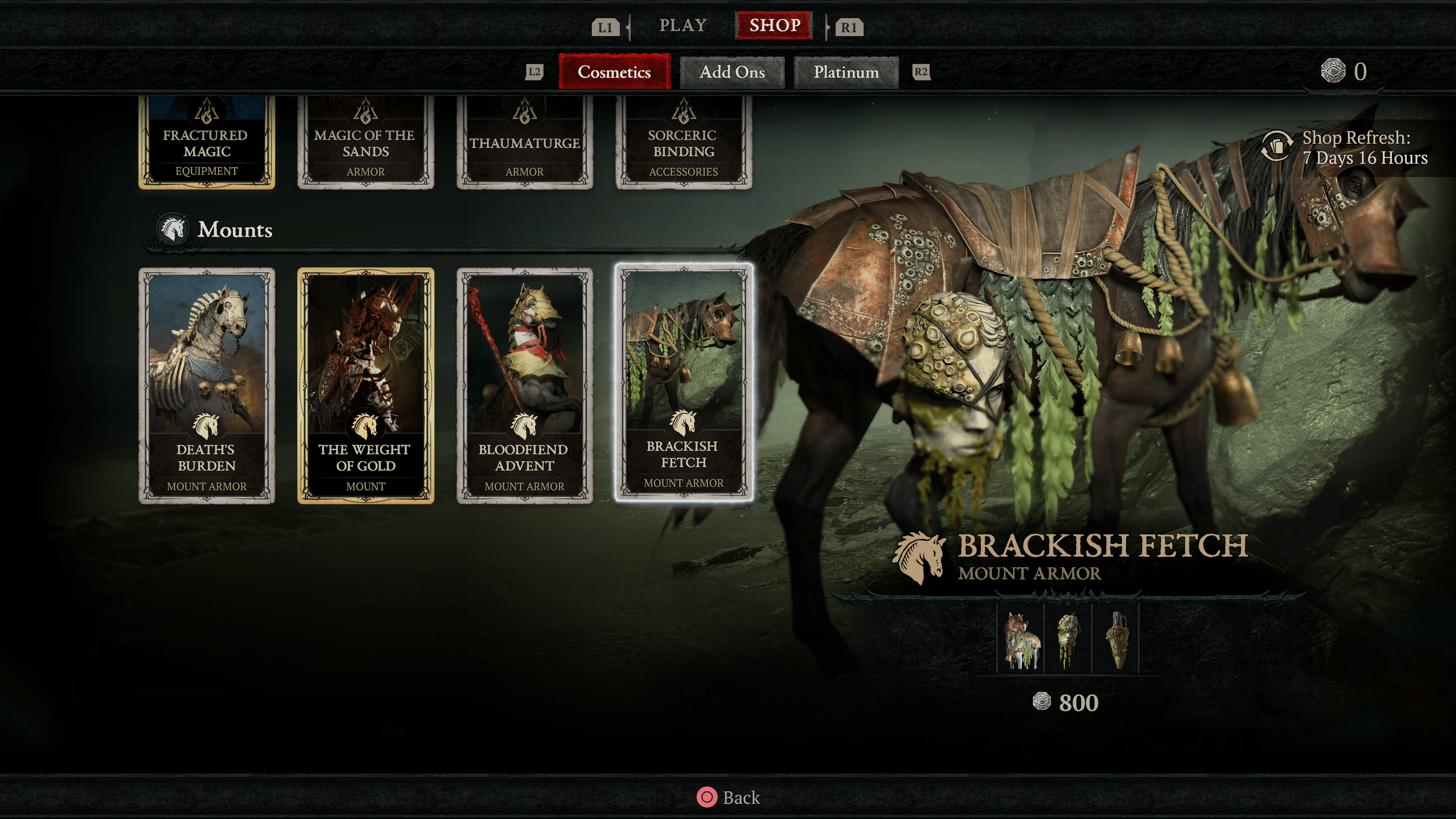The width and height of the screenshot is (1456, 819).
Task: Choose the Magic of the Sands armor card
Action: (x=366, y=143)
